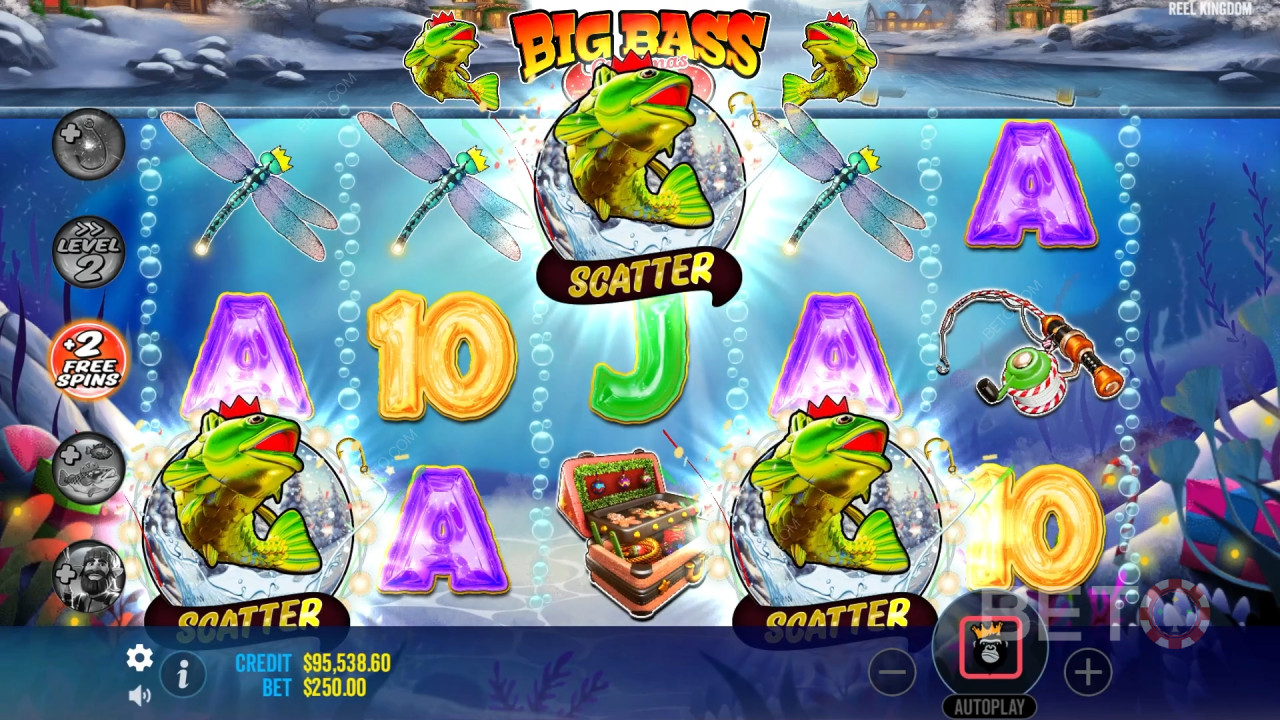Show the game info page
This screenshot has height=720, width=1280.
[183, 675]
